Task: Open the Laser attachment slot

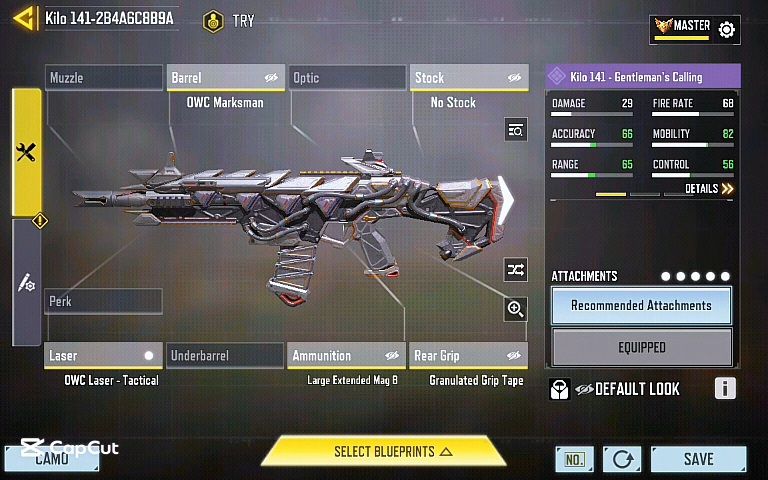Action: [x=103, y=355]
